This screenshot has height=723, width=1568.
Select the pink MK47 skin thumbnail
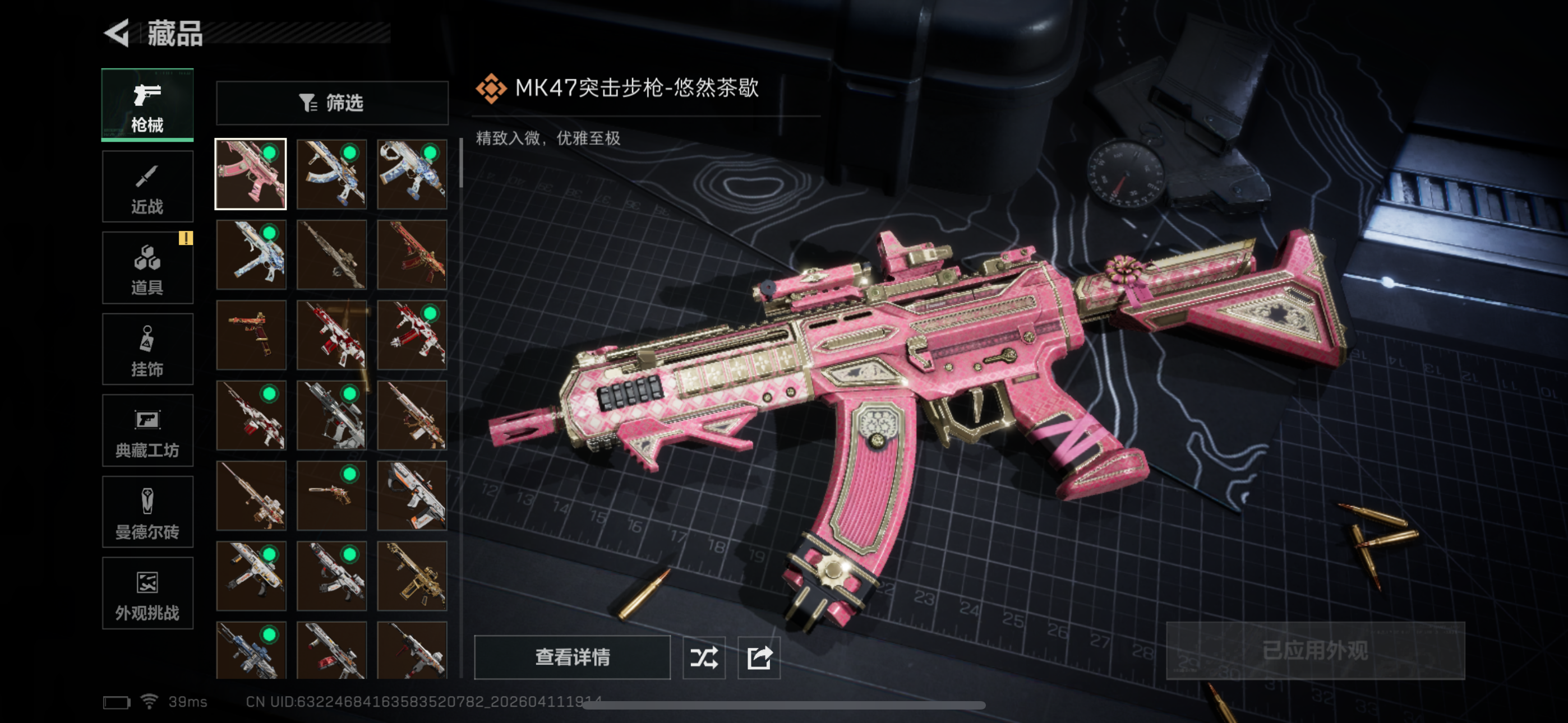251,174
